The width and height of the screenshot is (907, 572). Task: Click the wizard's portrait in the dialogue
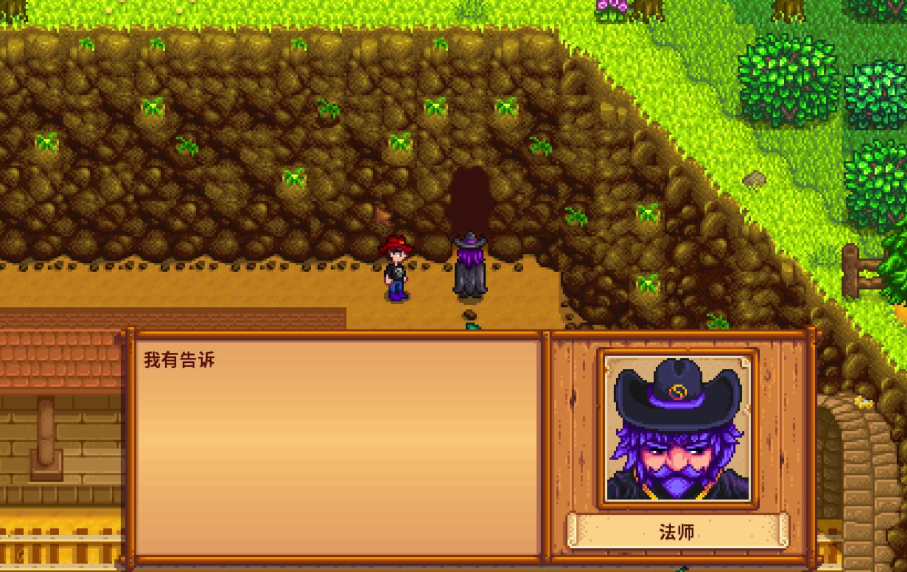pos(677,427)
